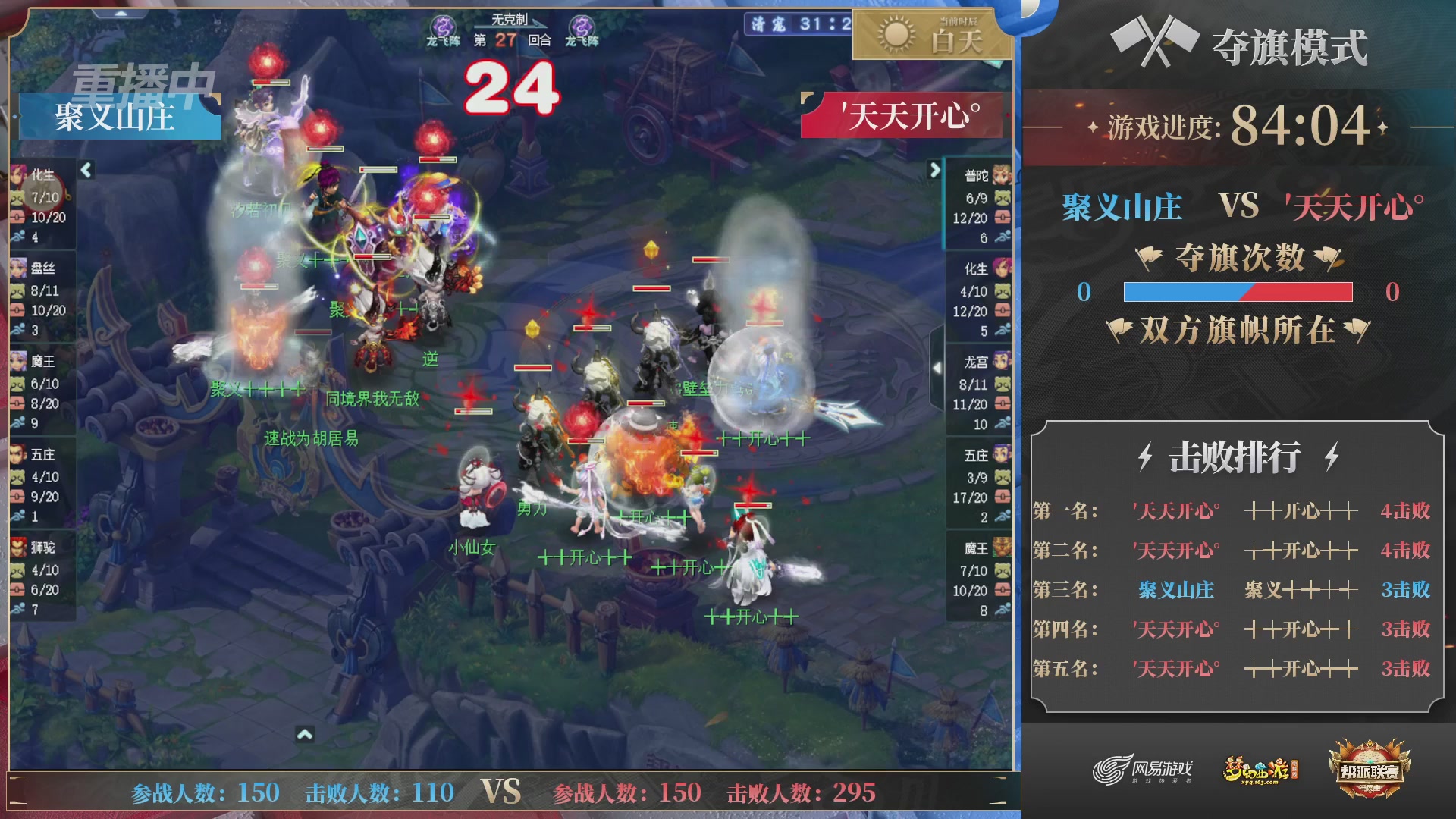Click the 化生 character portrait on left panel
The height and width of the screenshot is (819, 1456).
(19, 176)
